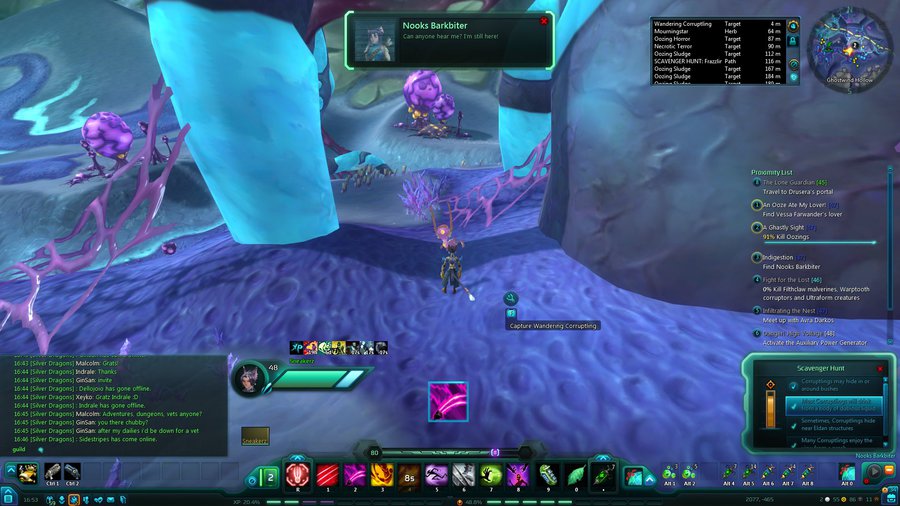
Task: Choose the highlighted Scavenger Hunt clue
Action: coord(833,406)
